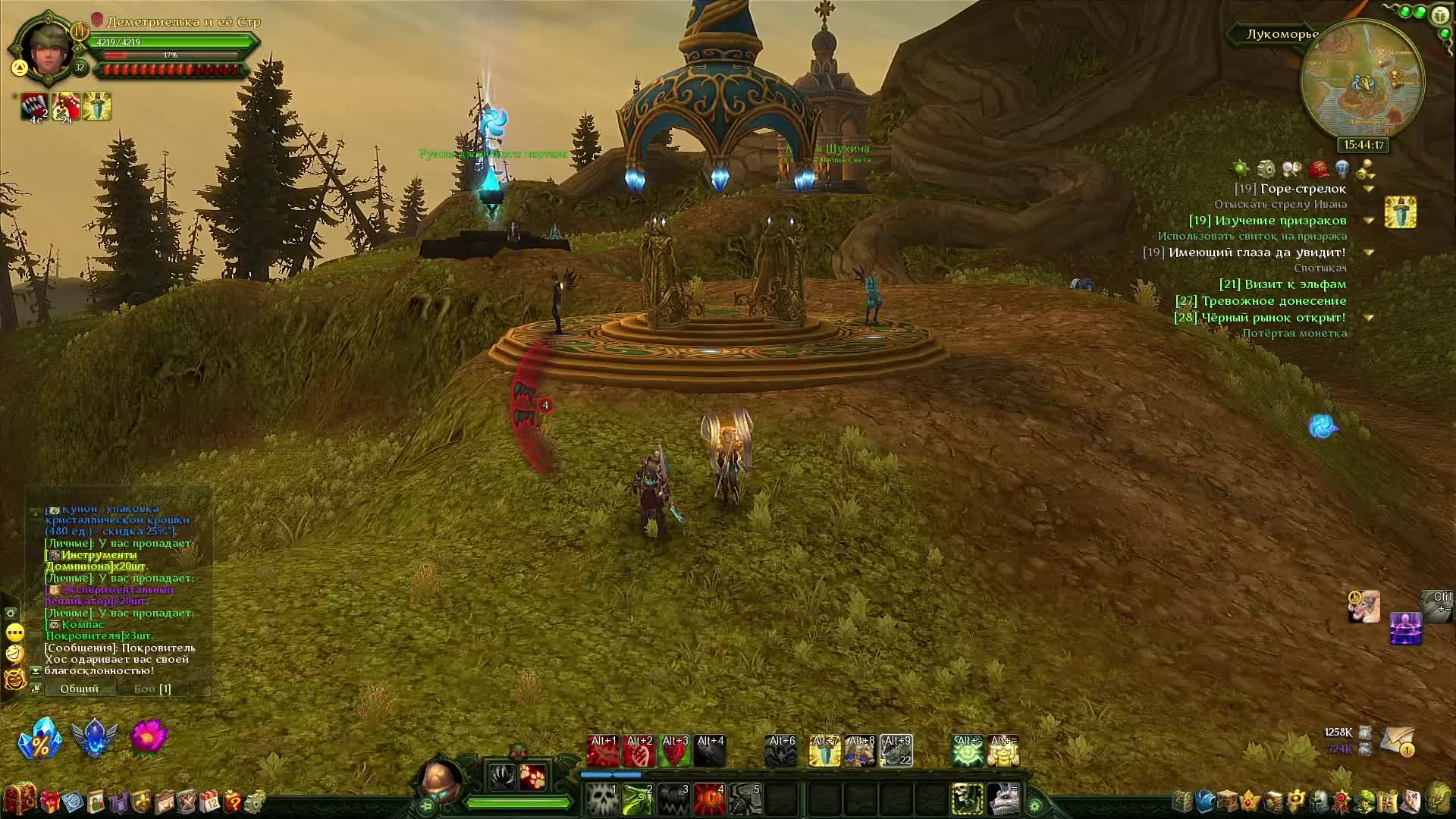The width and height of the screenshot is (1456, 819).
Task: Open the gears settings icon
Action: (x=256, y=801)
